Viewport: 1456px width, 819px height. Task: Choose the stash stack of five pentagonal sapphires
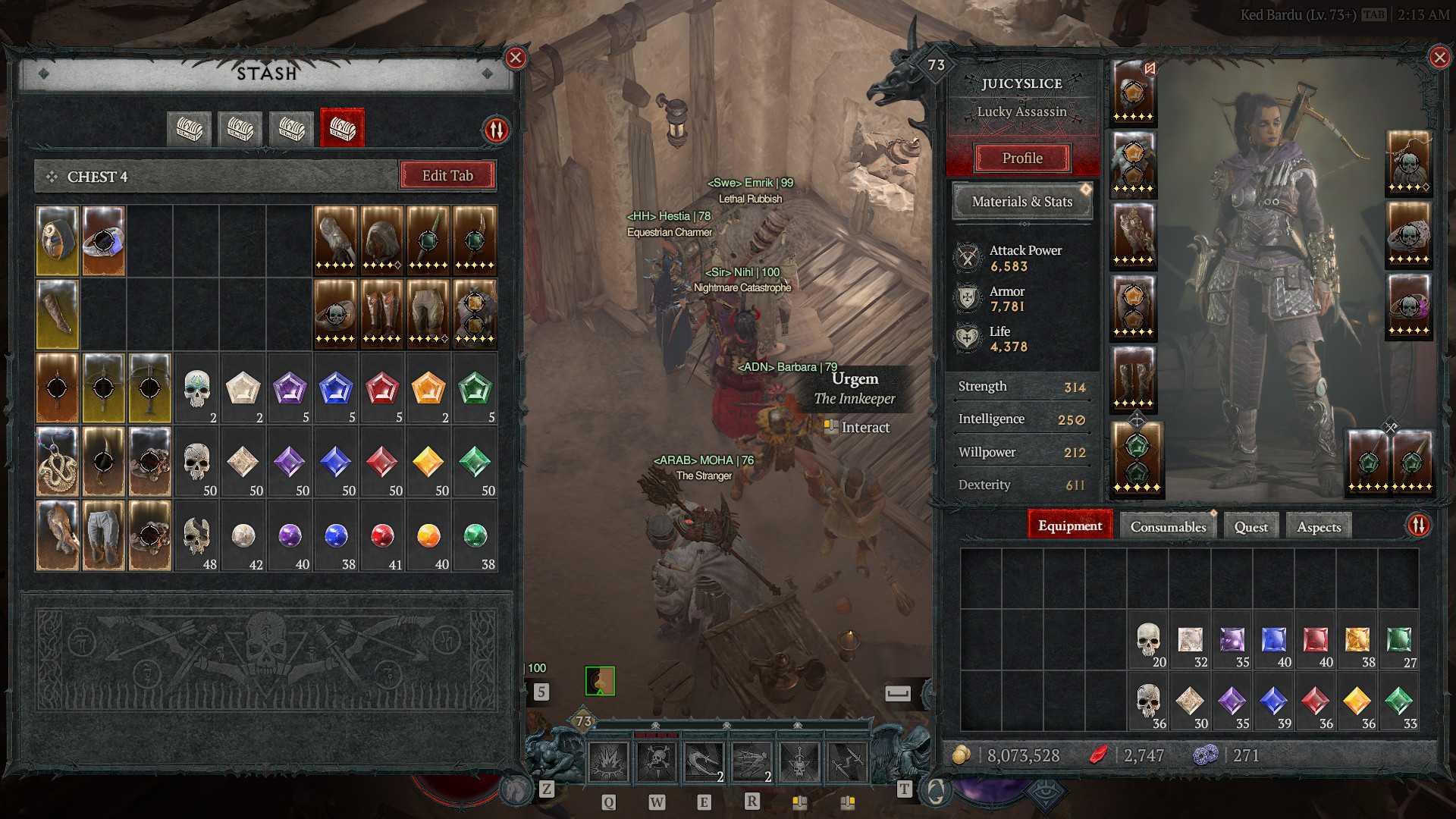point(336,389)
